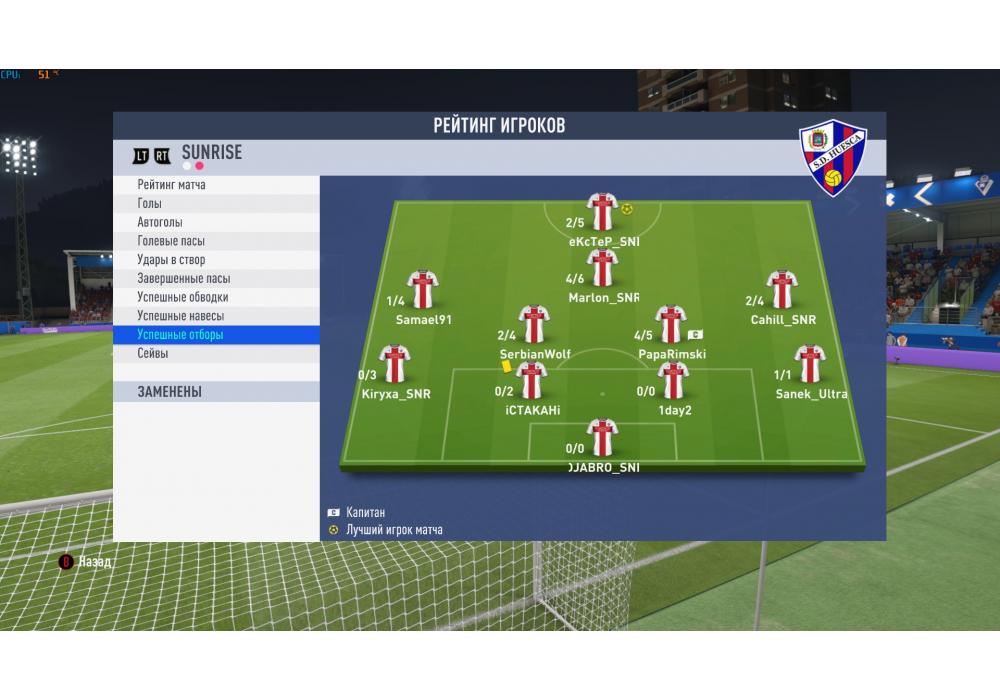Select the Рейтинг матча stat row
This screenshot has width=1000, height=700.
216,185
